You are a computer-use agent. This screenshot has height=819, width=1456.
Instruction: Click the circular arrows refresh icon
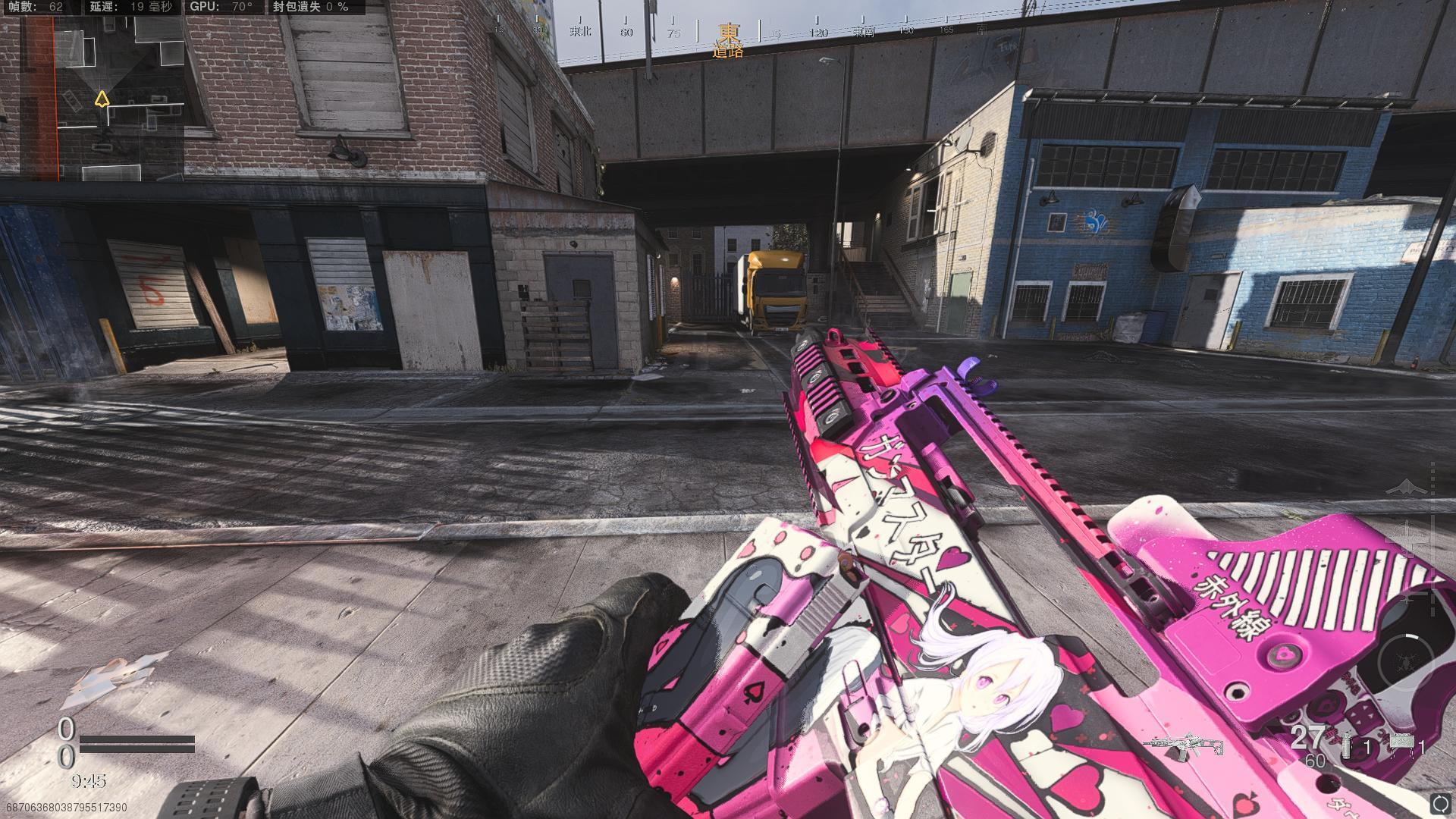[1439, 802]
